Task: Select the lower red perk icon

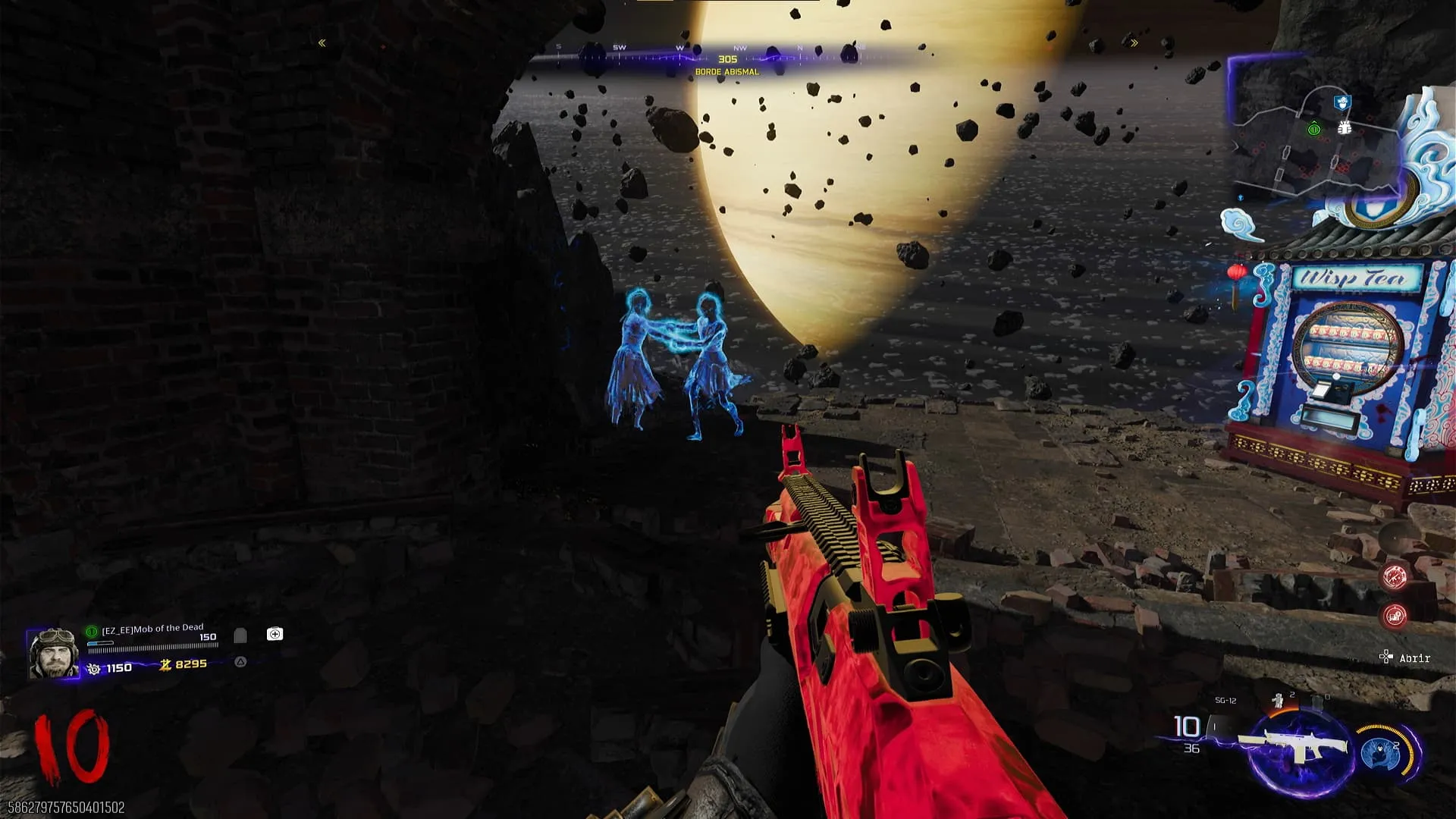Action: (1395, 616)
